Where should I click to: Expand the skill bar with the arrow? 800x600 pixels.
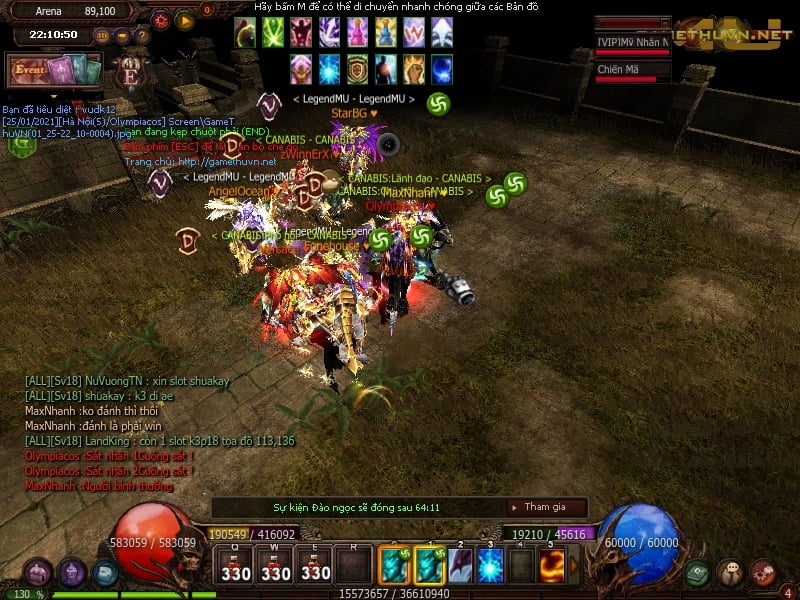pos(571,565)
